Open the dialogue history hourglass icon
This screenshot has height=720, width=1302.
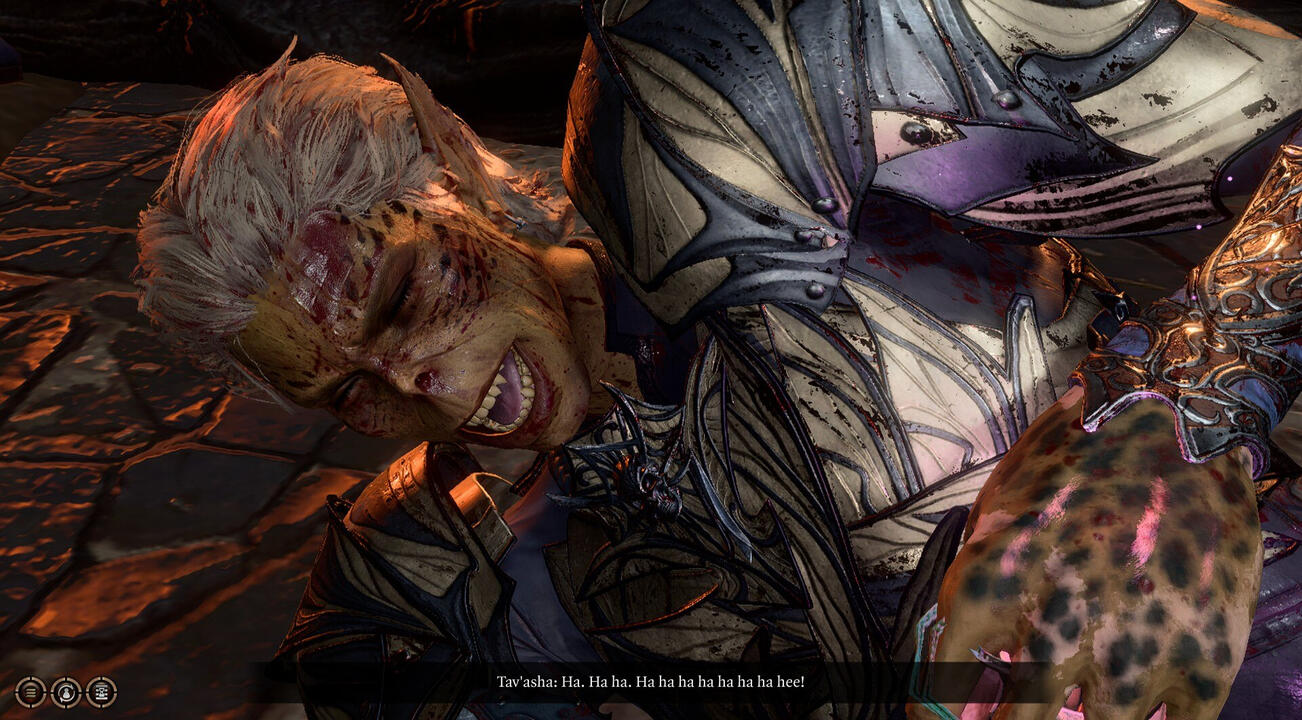[101, 692]
